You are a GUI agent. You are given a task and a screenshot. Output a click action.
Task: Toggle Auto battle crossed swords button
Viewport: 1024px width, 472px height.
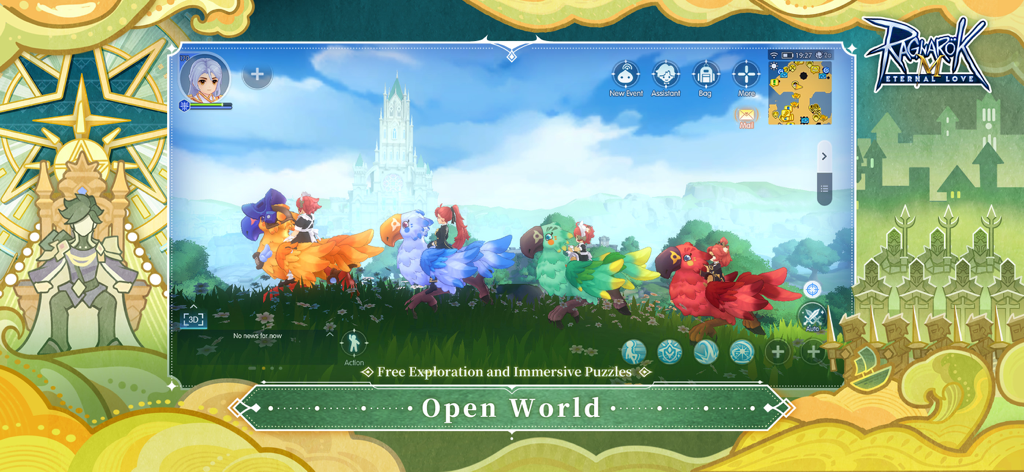[812, 319]
